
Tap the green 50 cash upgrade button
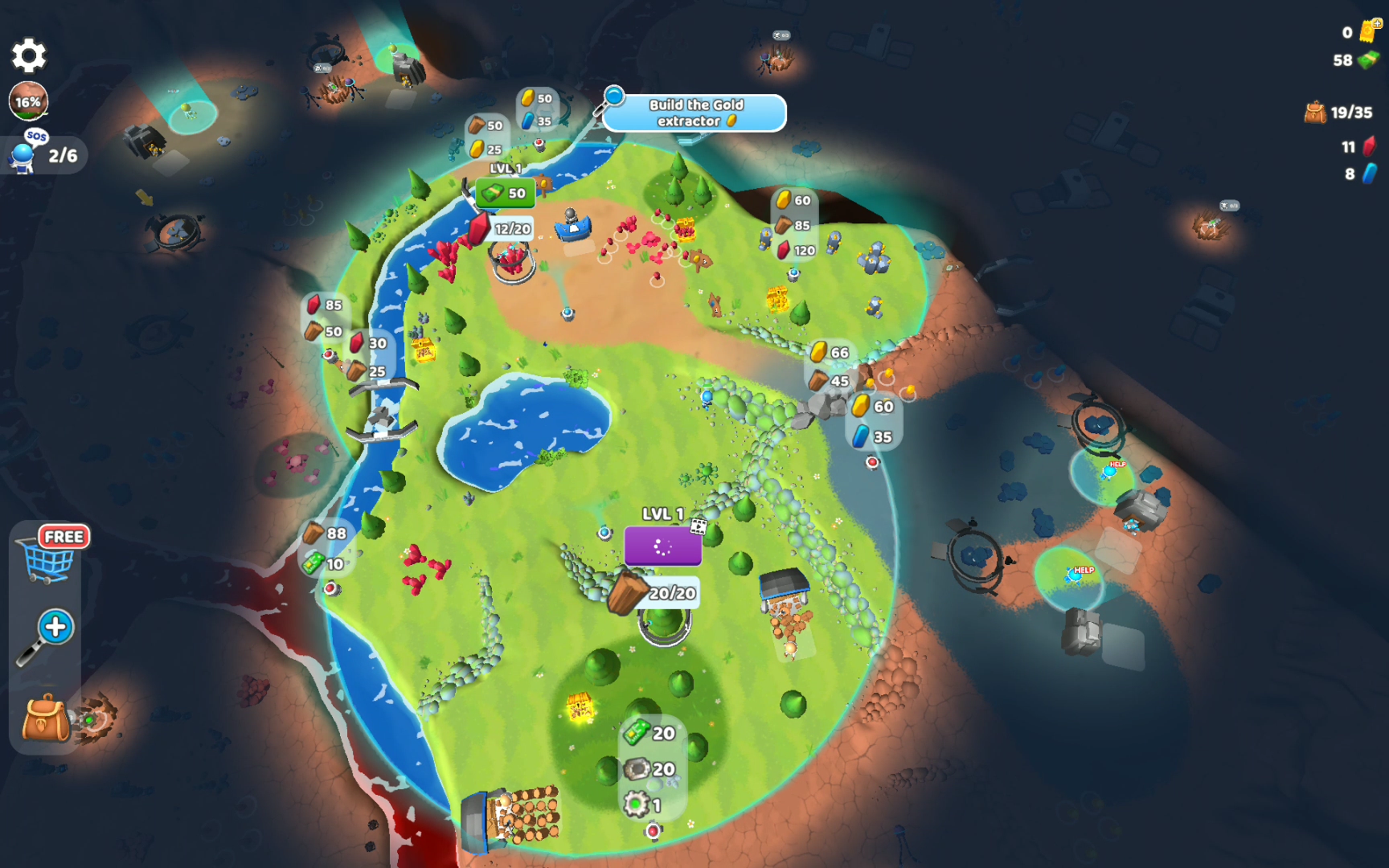[x=505, y=194]
